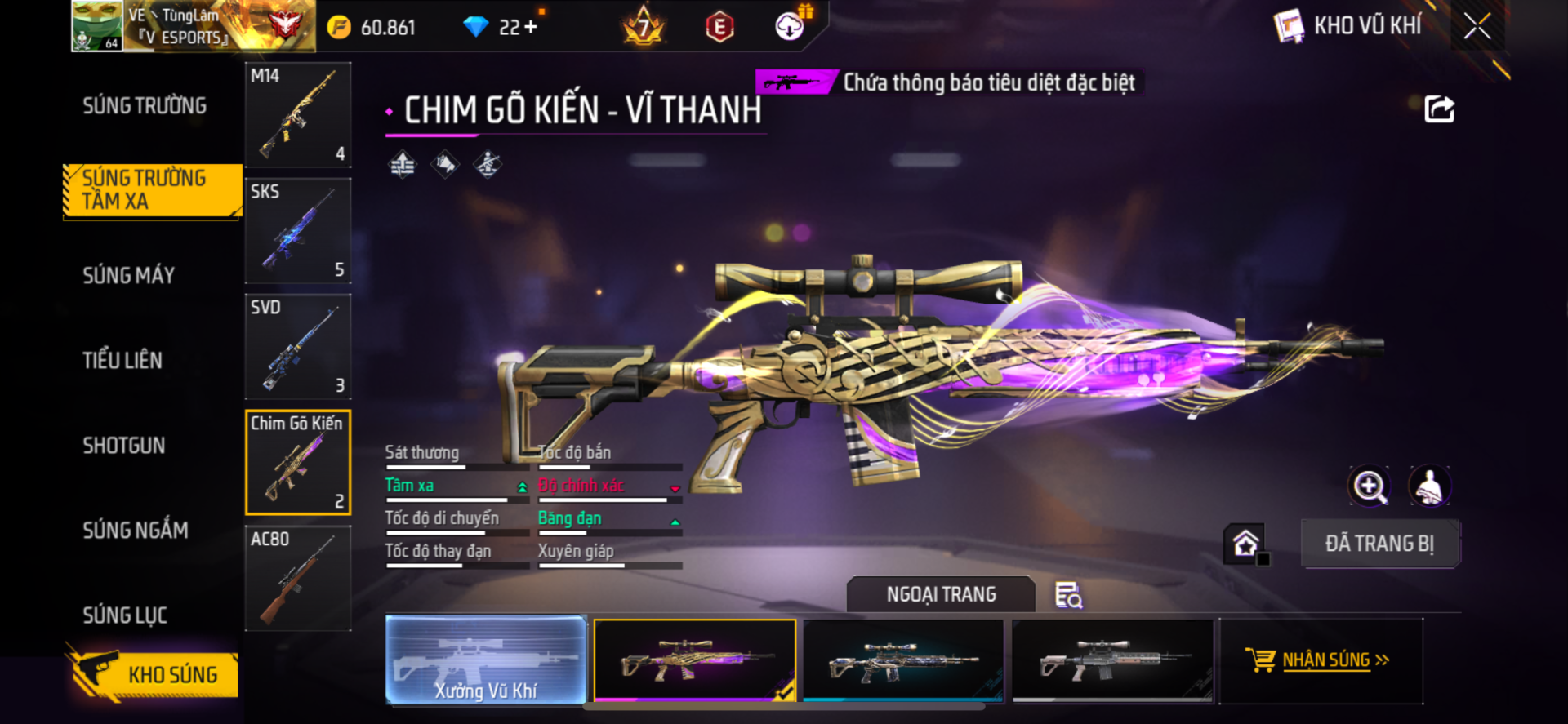Select the SÚNG LỤC category
The height and width of the screenshot is (724, 1568).
[x=125, y=615]
